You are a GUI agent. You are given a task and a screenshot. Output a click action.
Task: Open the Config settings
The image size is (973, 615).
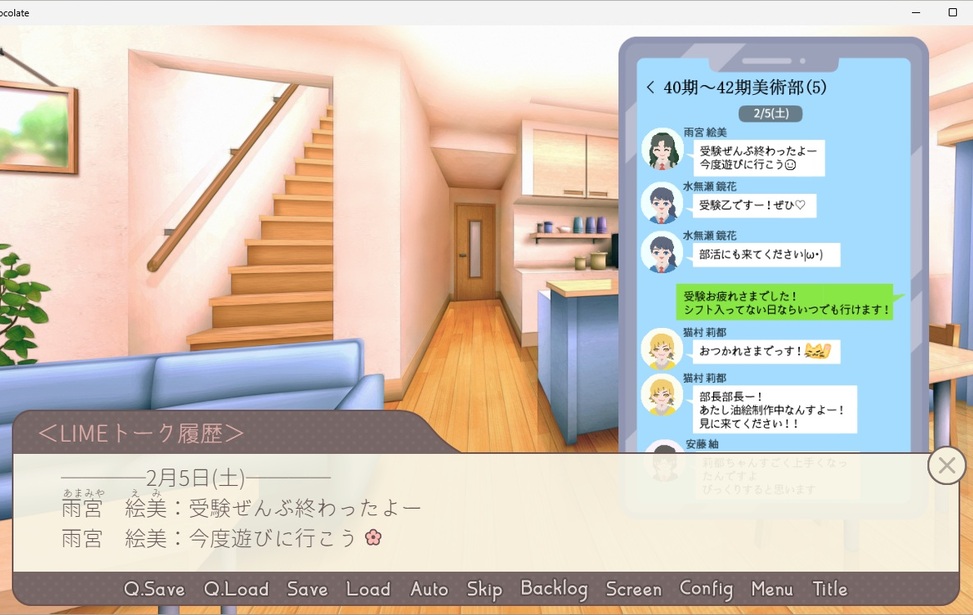click(706, 589)
